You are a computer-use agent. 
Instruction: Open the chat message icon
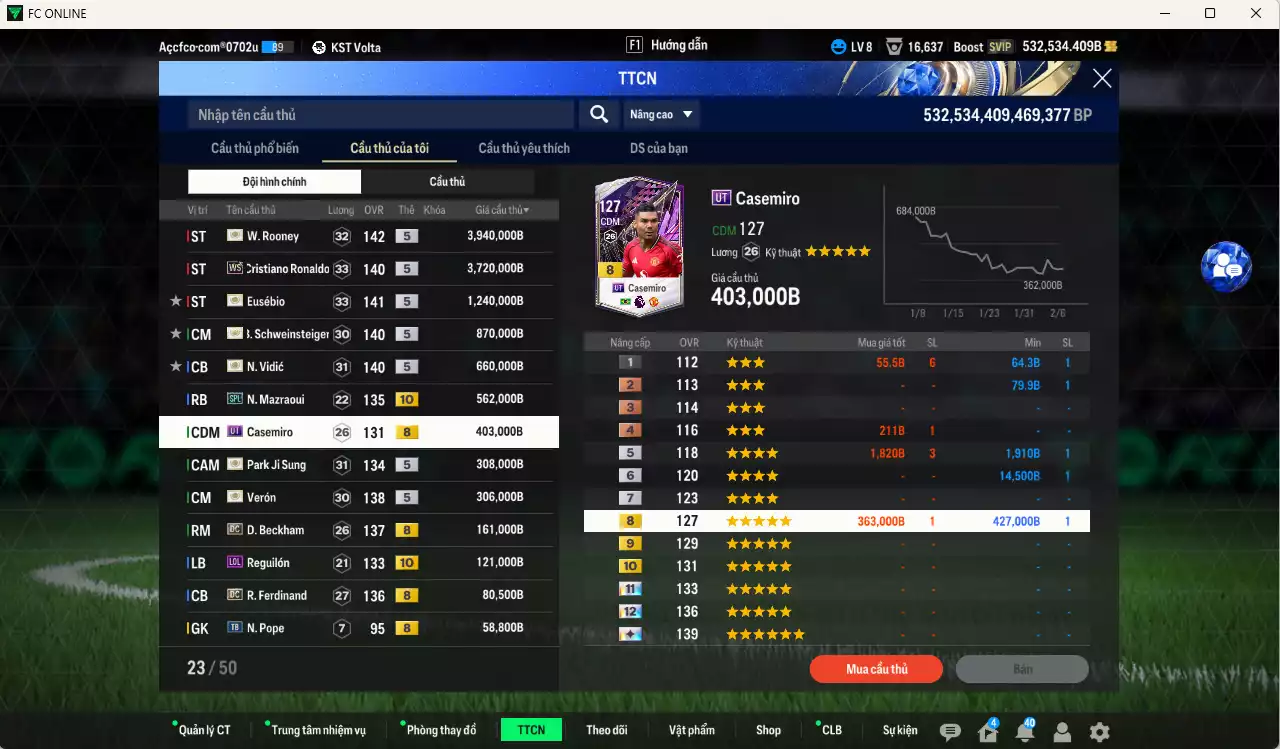[950, 733]
